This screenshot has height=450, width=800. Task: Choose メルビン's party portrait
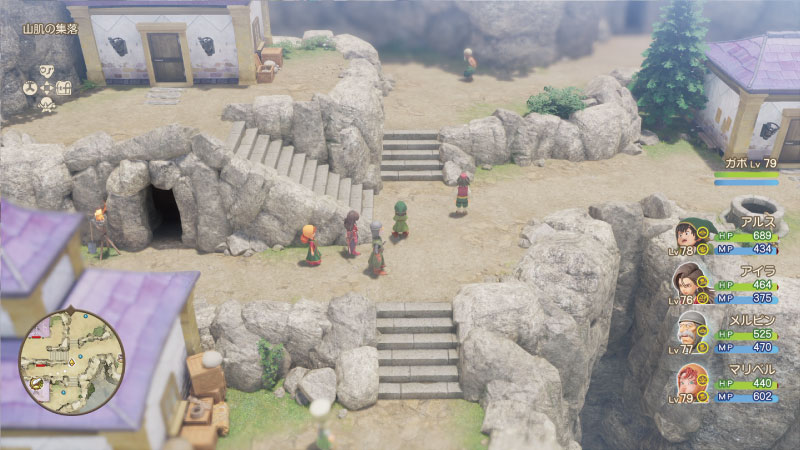(688, 331)
